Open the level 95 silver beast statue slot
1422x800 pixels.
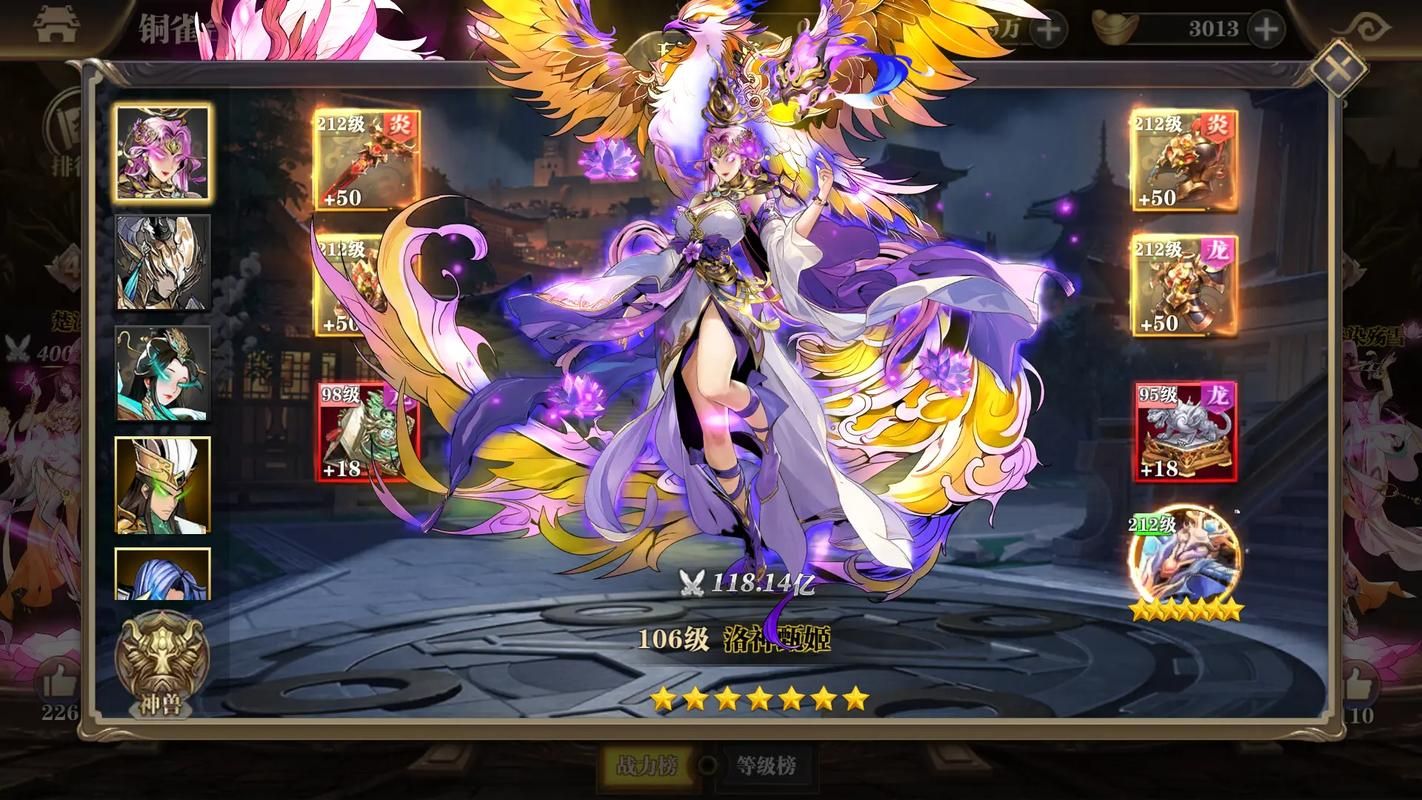click(x=1184, y=430)
